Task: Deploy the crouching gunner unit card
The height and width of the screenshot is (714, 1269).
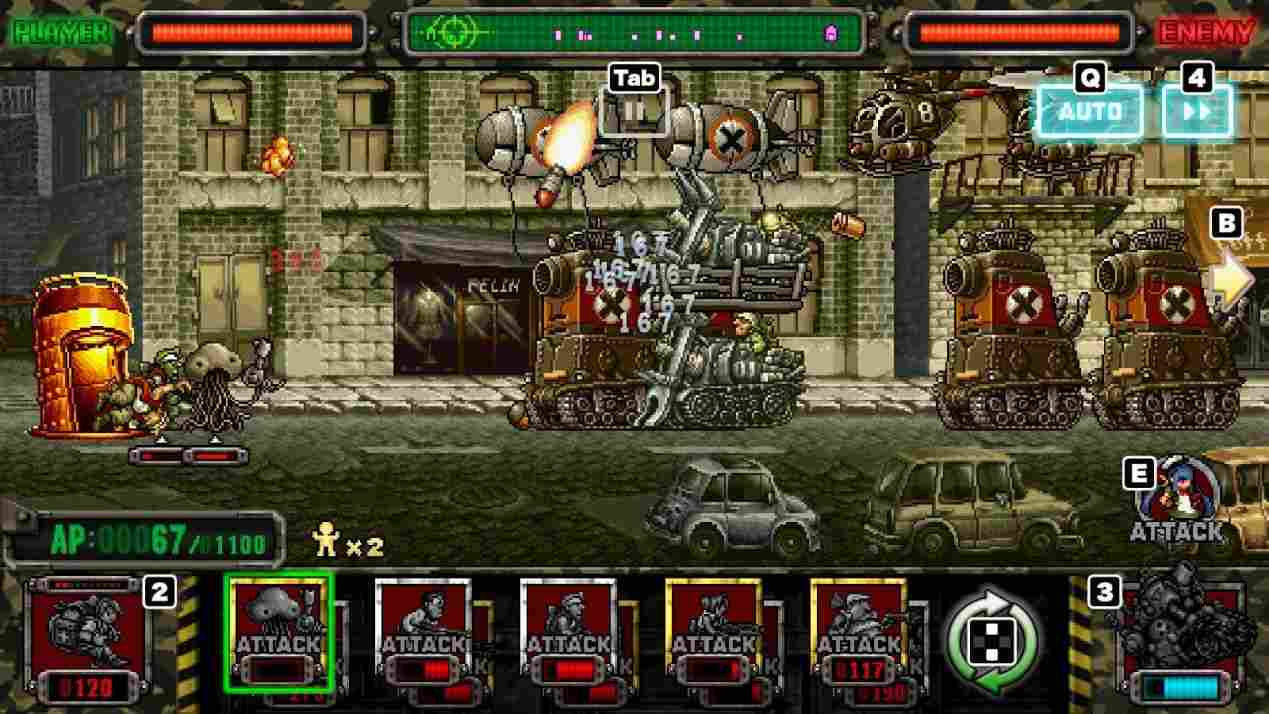Action: (714, 632)
